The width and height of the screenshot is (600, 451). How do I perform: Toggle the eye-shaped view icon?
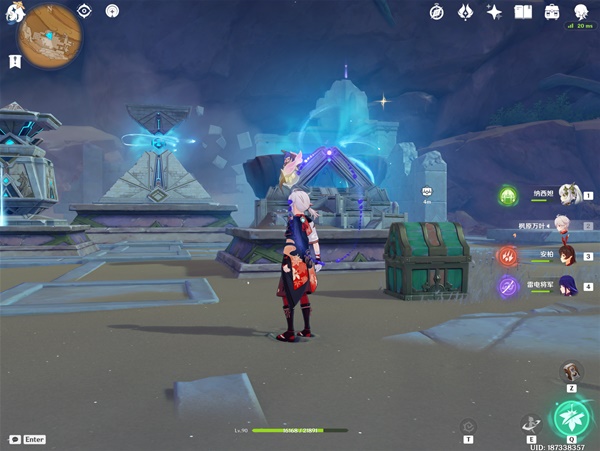coord(85,11)
